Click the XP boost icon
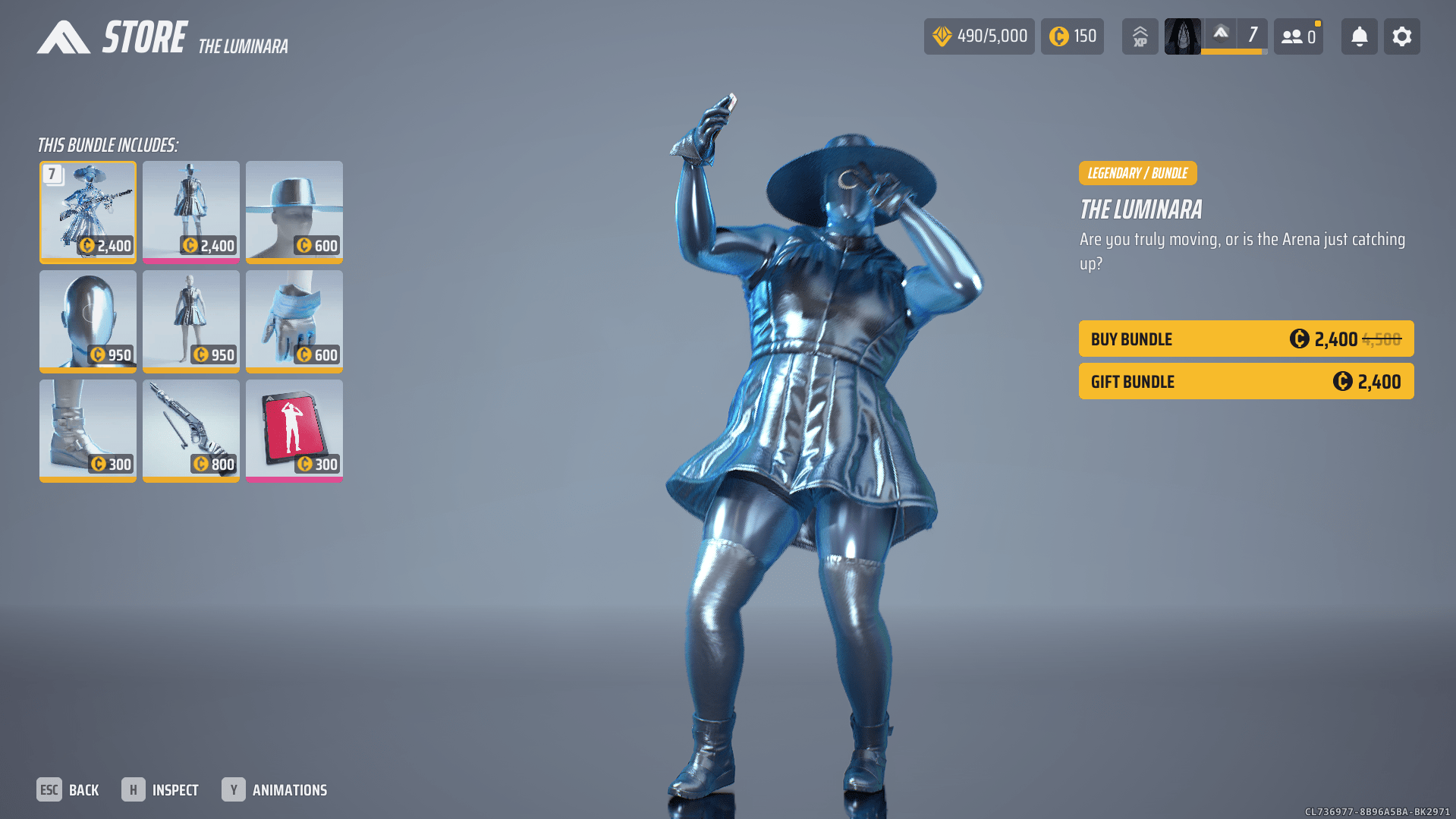This screenshot has width=1456, height=819. click(1140, 36)
